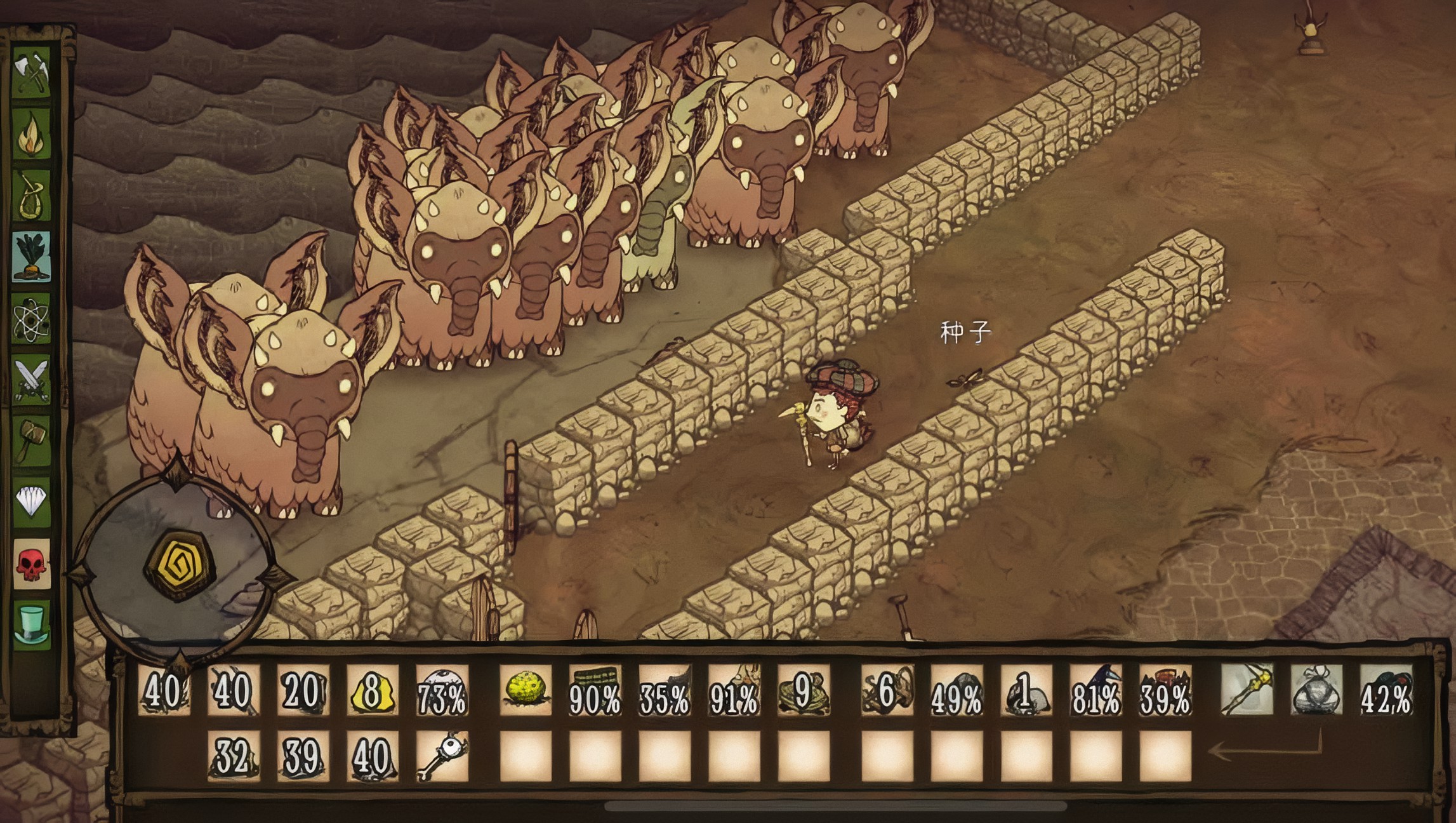Pick the yellow-green spotted round item slot
Image resolution: width=1456 pixels, height=823 pixels.
(526, 690)
